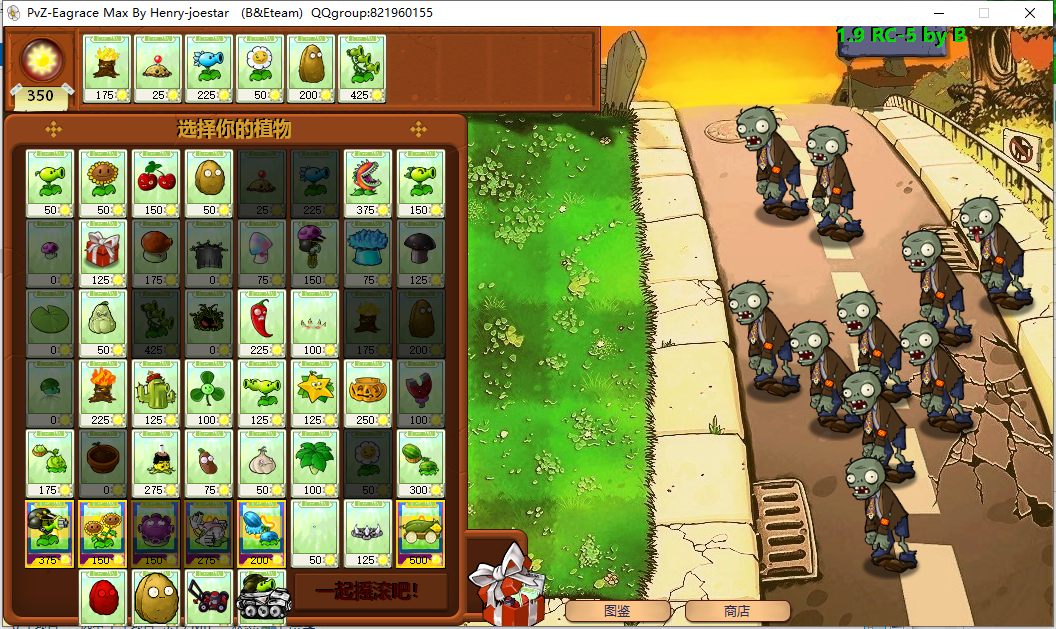Open the 商店 shop
The image size is (1056, 629).
click(737, 611)
